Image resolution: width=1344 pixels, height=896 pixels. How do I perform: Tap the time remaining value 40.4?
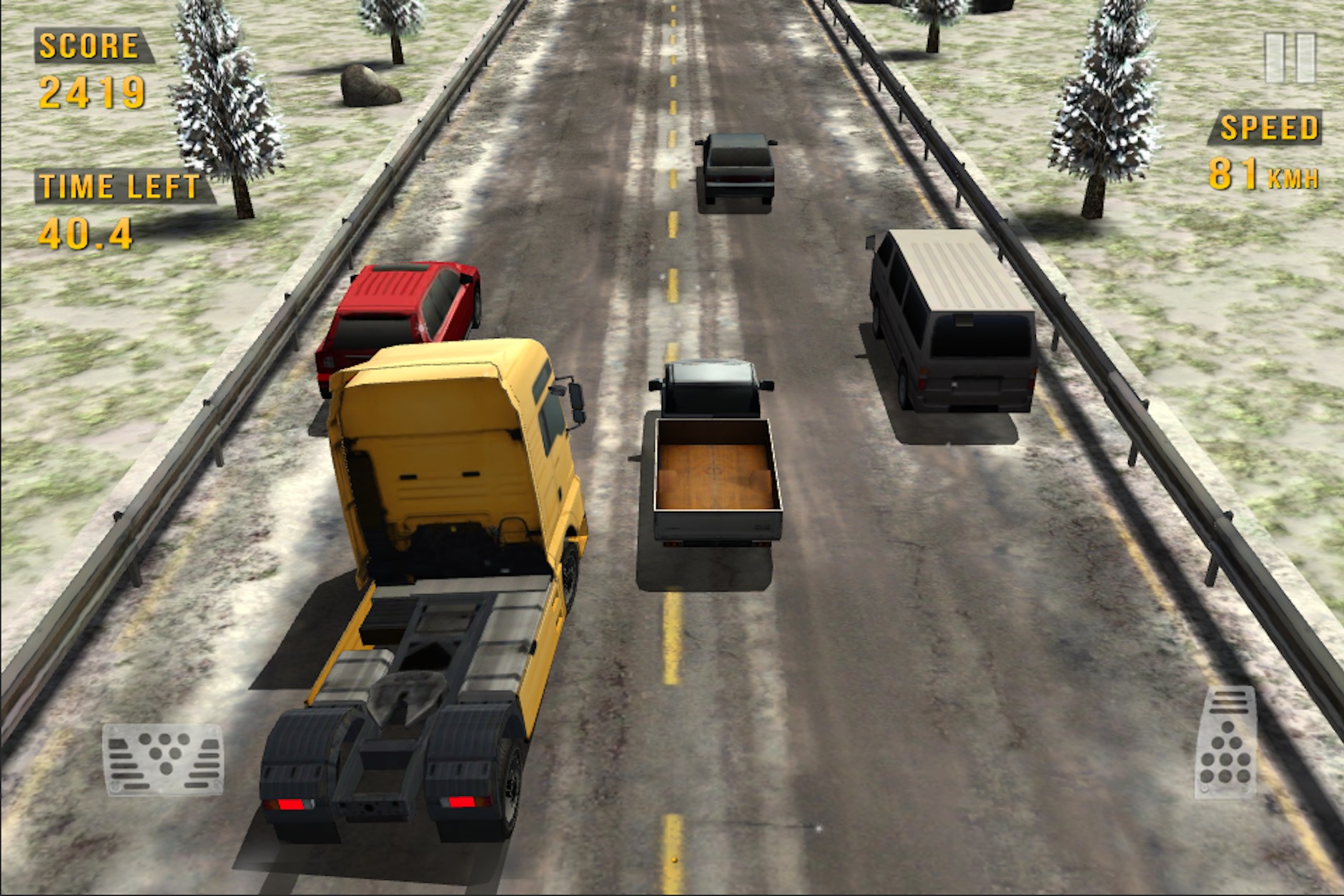(86, 232)
